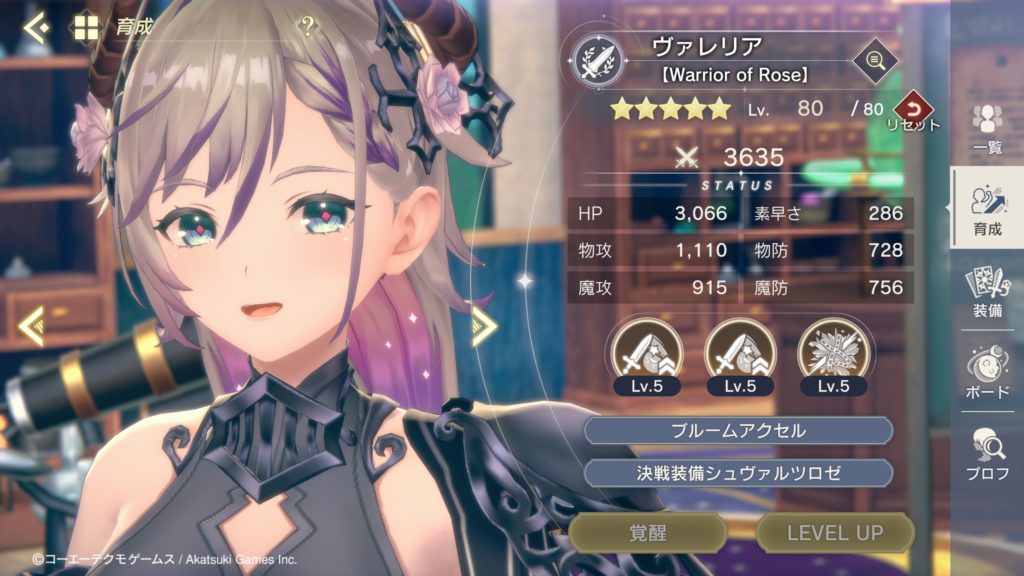Click the sword class emblem icon
The width and height of the screenshot is (1024, 576).
pyautogui.click(x=598, y=59)
